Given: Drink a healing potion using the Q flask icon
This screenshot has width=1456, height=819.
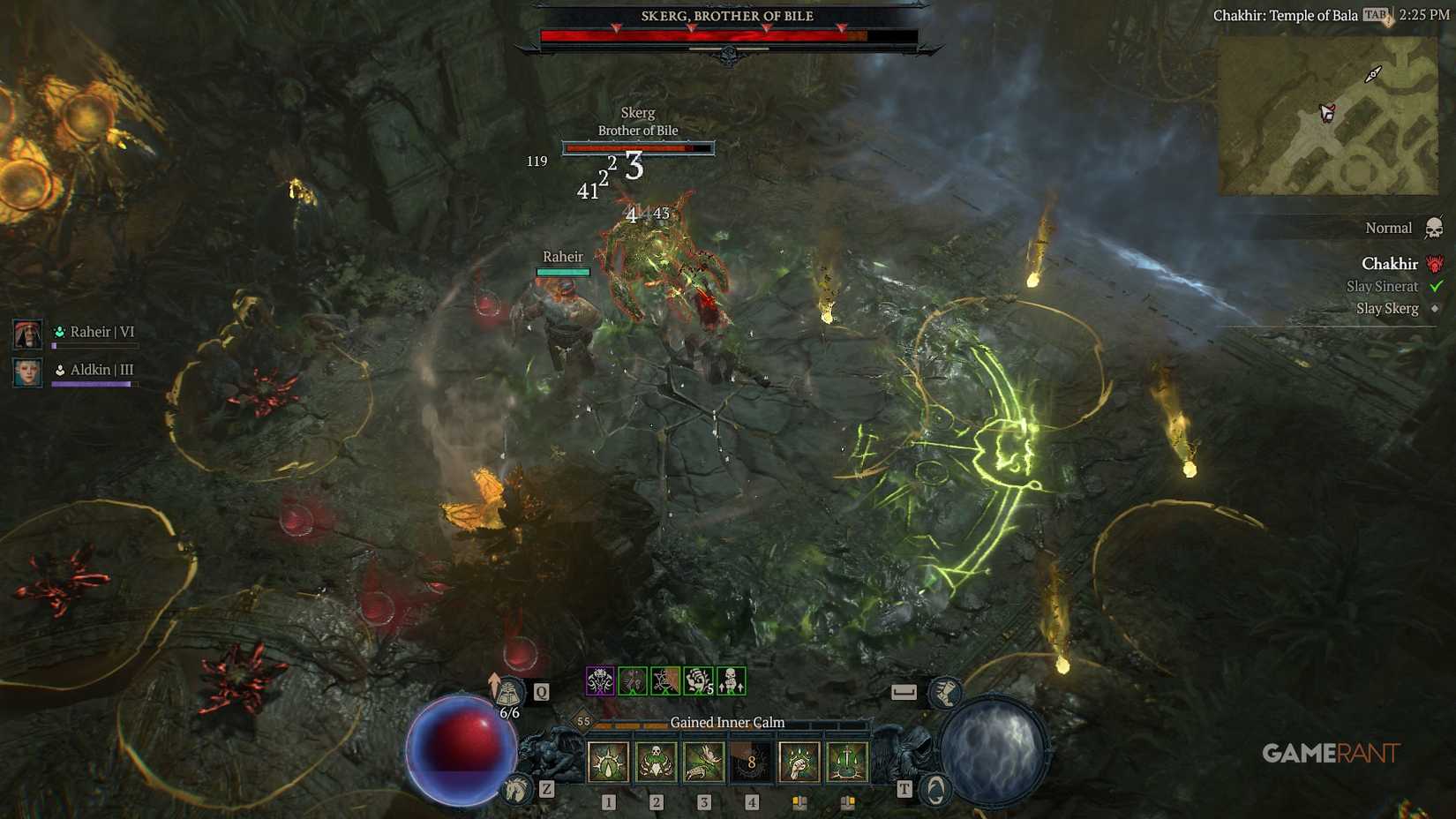Looking at the screenshot, I should coord(509,692).
